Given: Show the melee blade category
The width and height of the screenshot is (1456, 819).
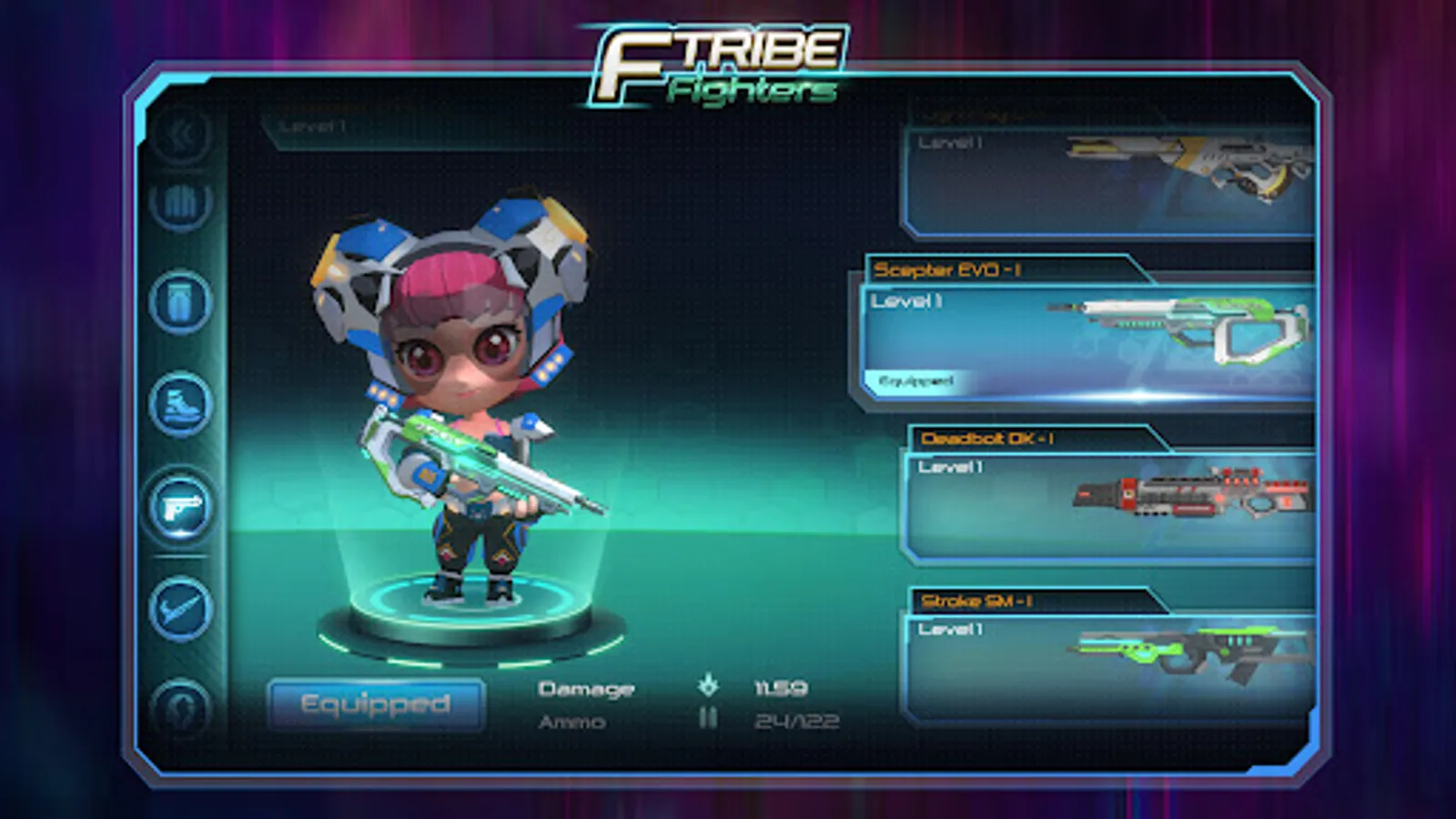Looking at the screenshot, I should point(182,608).
